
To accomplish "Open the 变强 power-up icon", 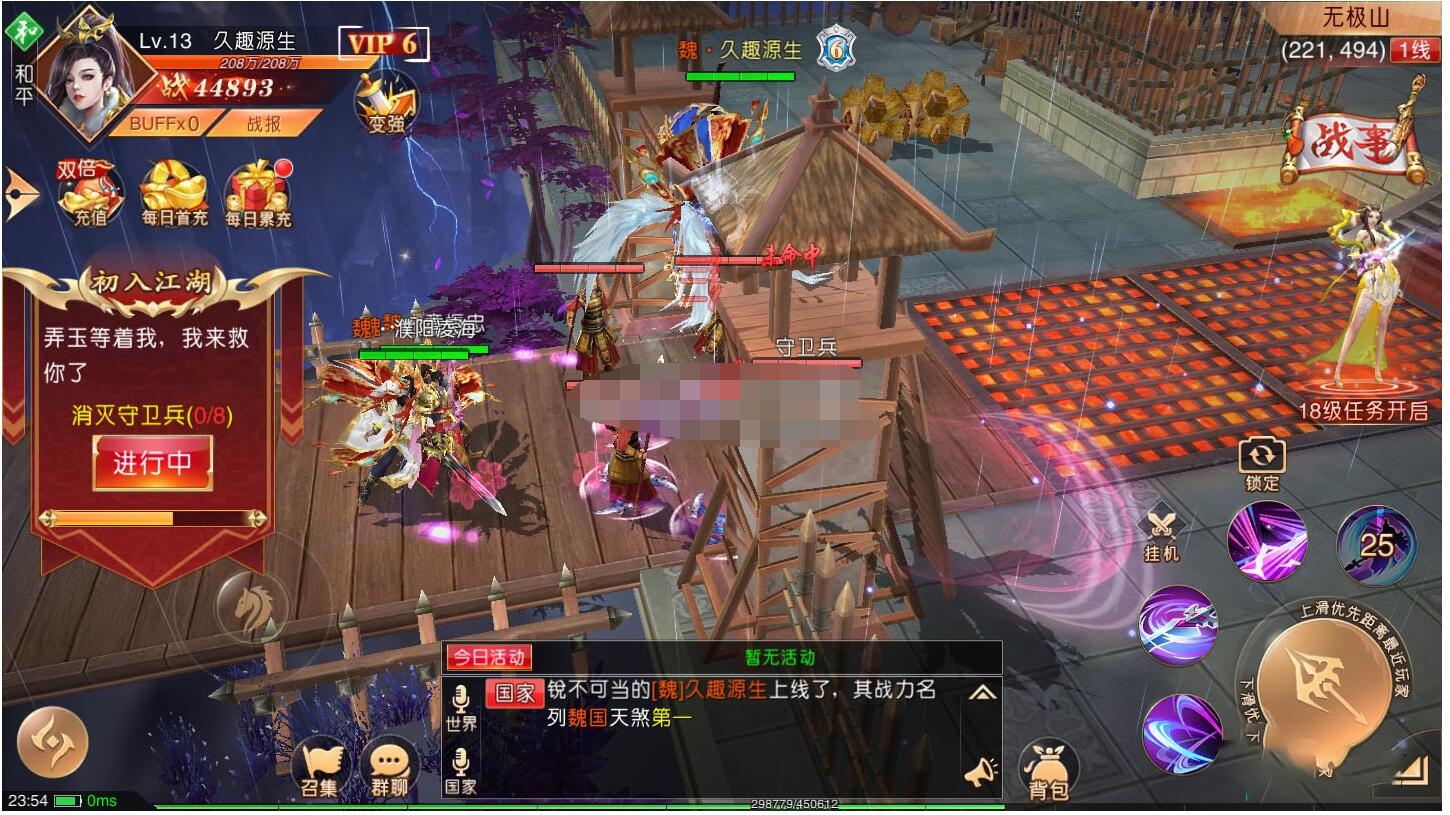I will point(386,104).
